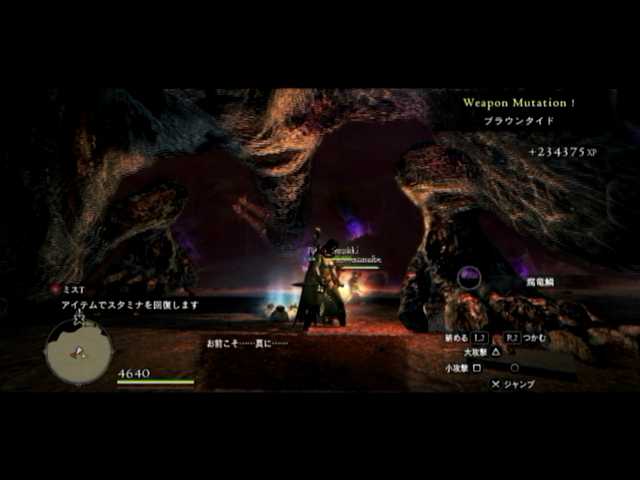Click the circular minimap
Image resolution: width=640 pixels, height=480 pixels.
78,351
